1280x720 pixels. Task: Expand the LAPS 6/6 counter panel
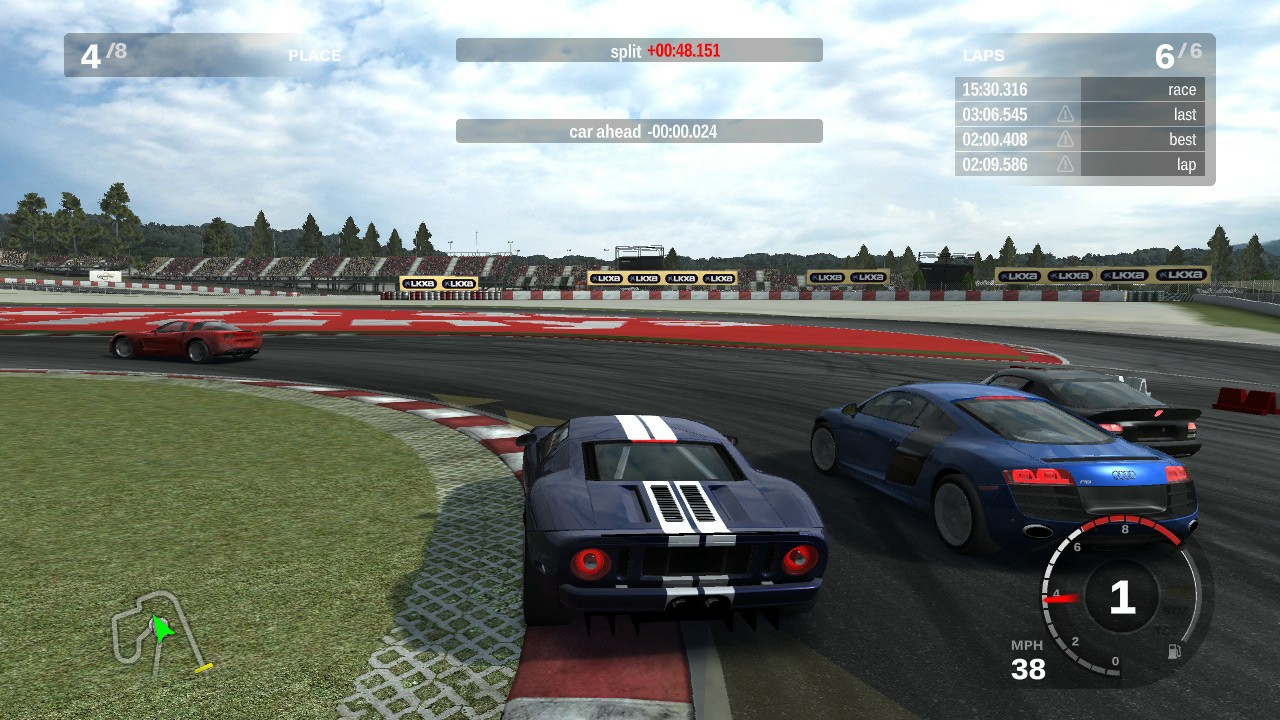pos(1080,56)
